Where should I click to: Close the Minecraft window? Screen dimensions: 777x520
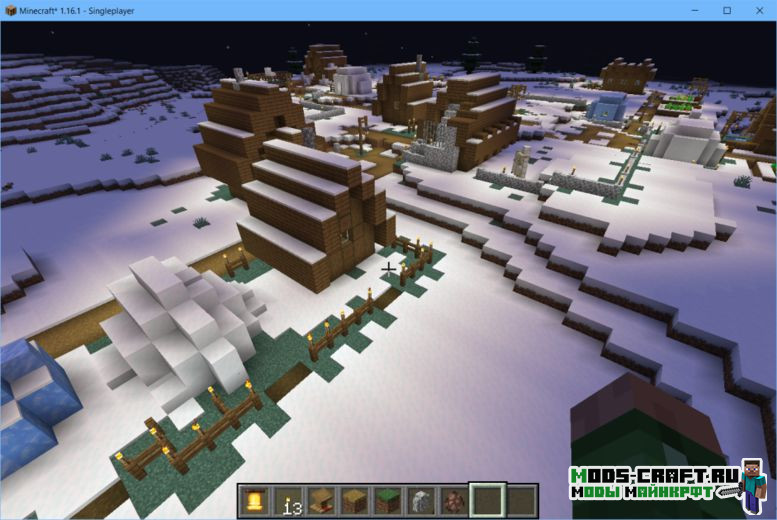pyautogui.click(x=760, y=10)
